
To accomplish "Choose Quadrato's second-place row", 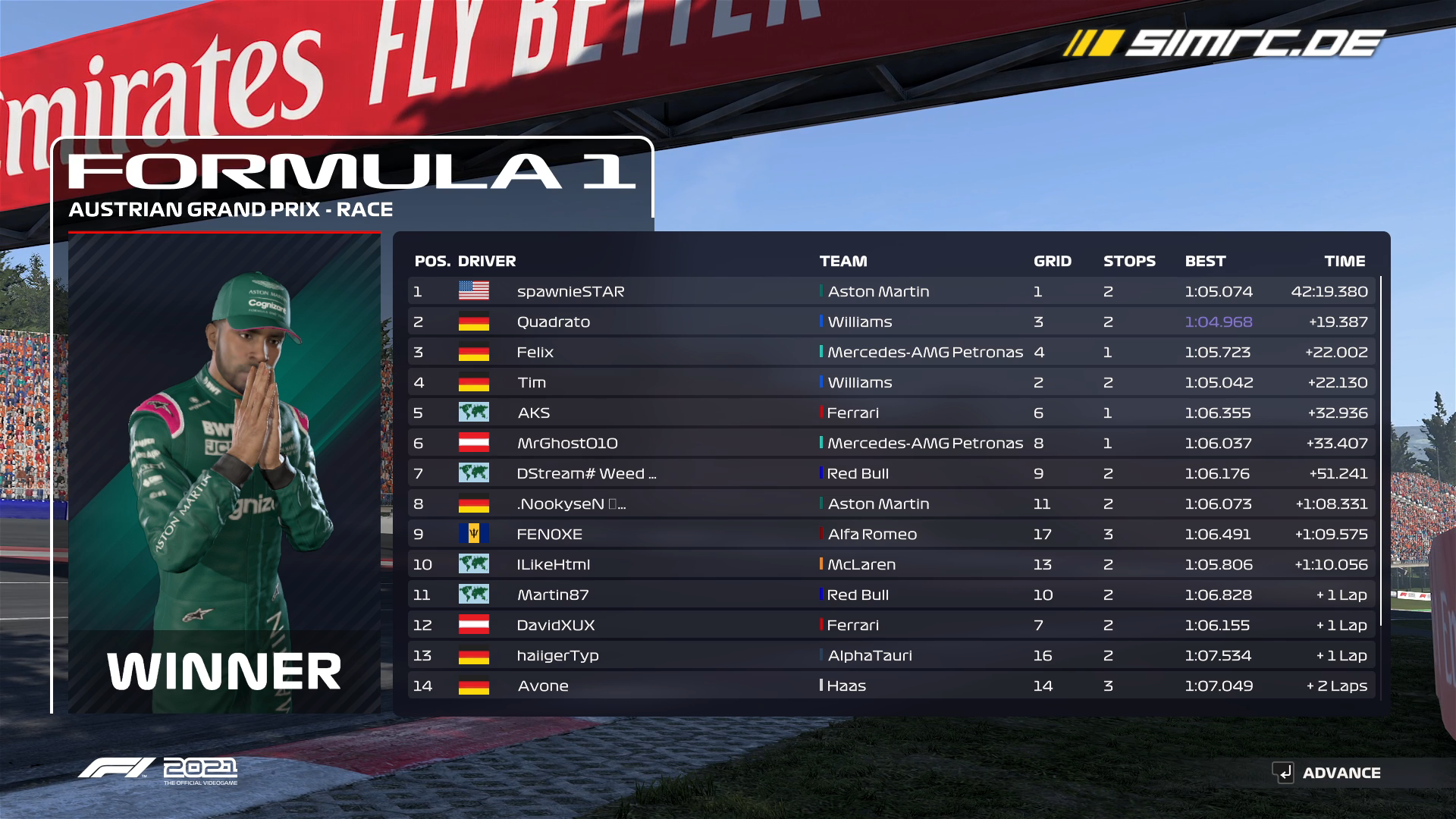I will [891, 322].
